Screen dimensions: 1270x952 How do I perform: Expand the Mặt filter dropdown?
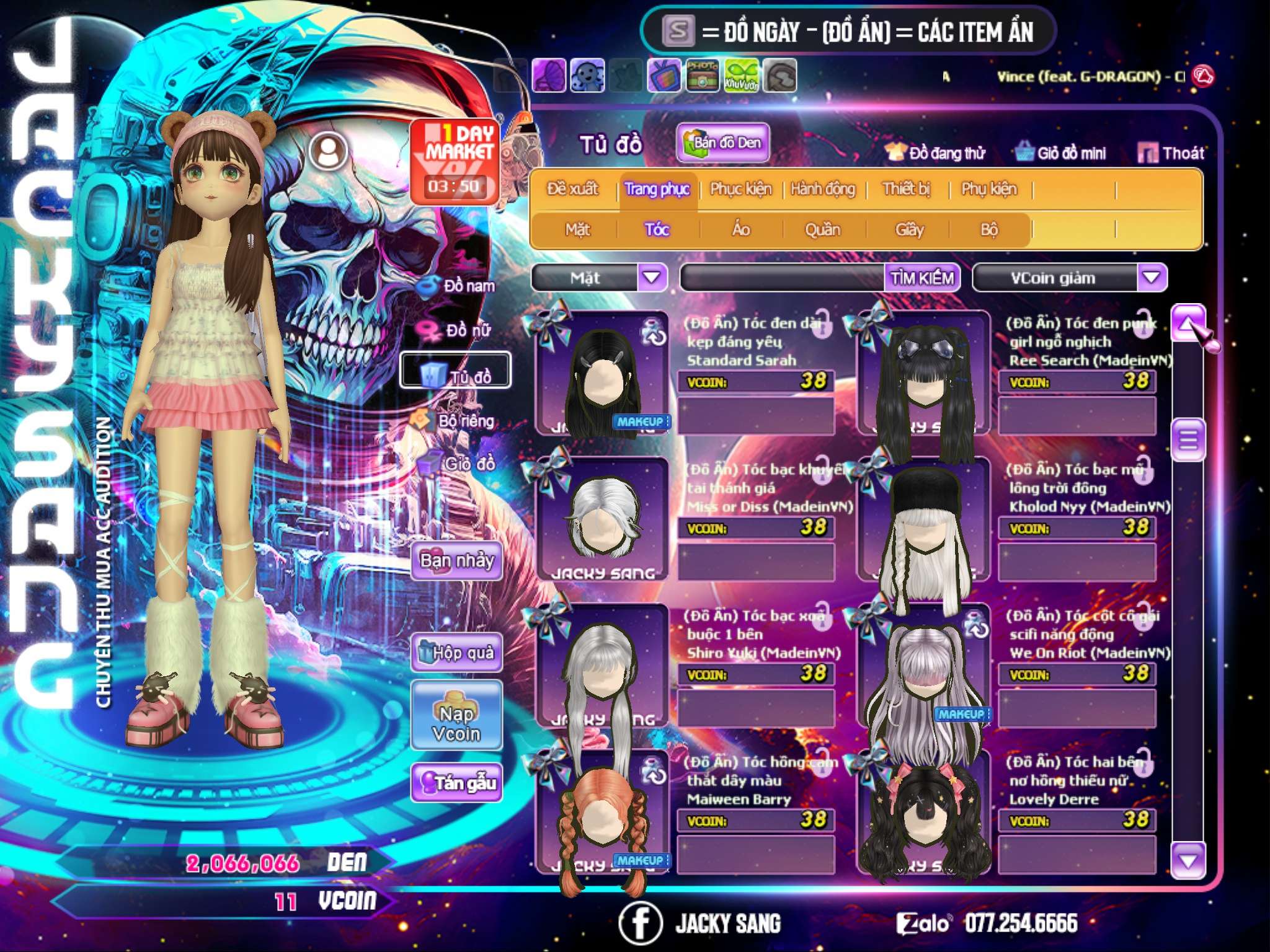click(652, 278)
